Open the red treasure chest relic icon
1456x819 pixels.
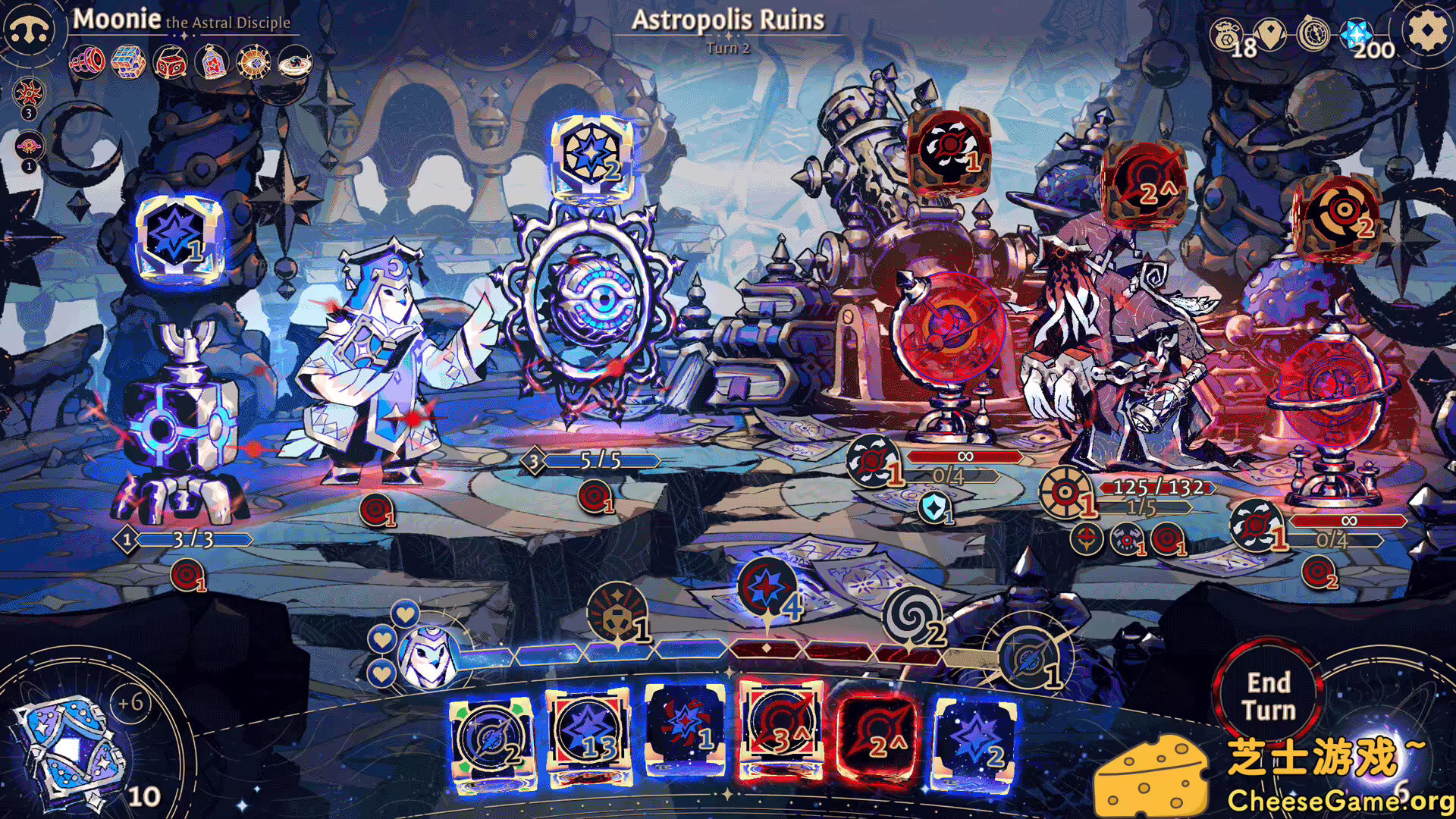point(171,62)
